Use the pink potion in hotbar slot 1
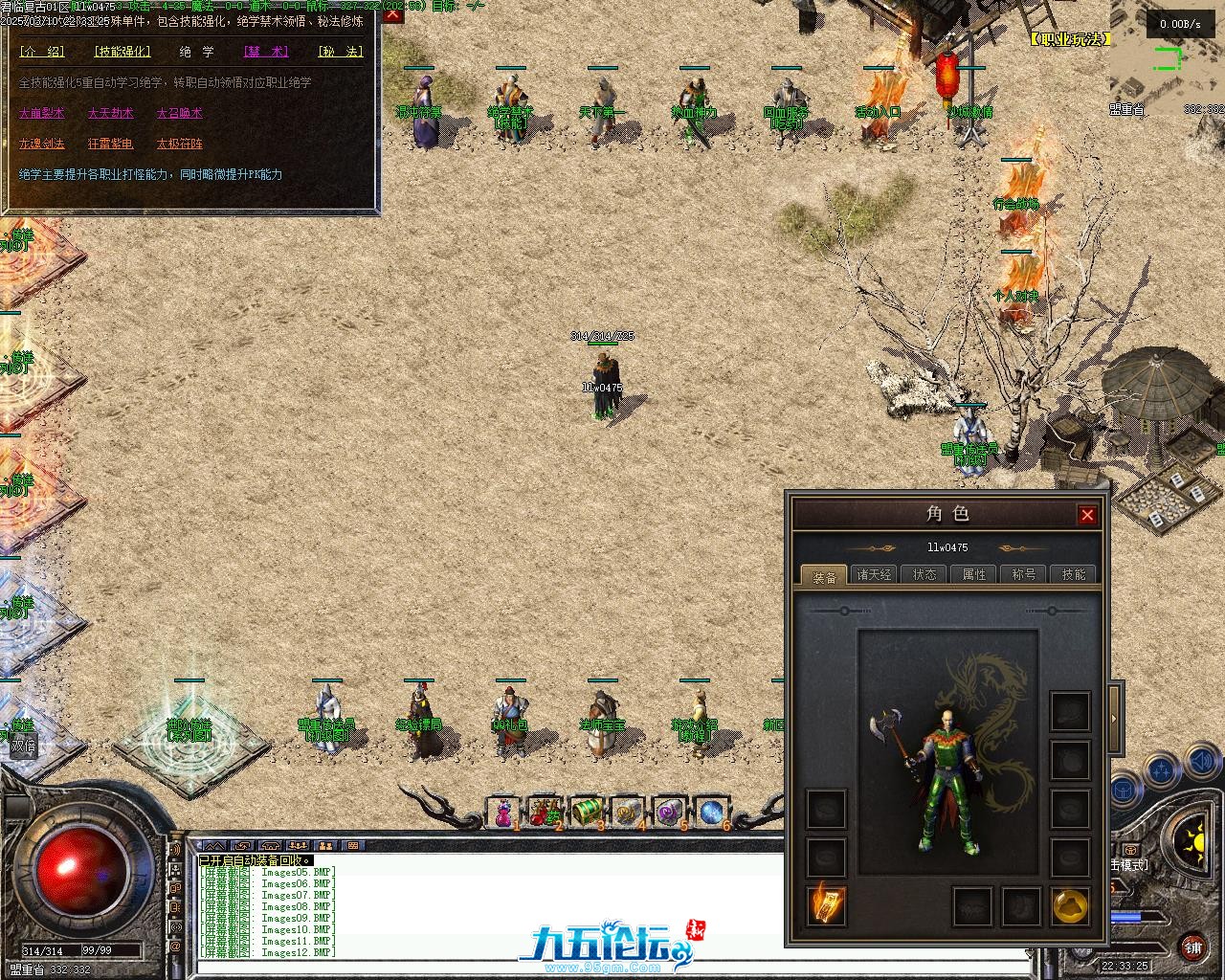1225x980 pixels. (x=503, y=813)
